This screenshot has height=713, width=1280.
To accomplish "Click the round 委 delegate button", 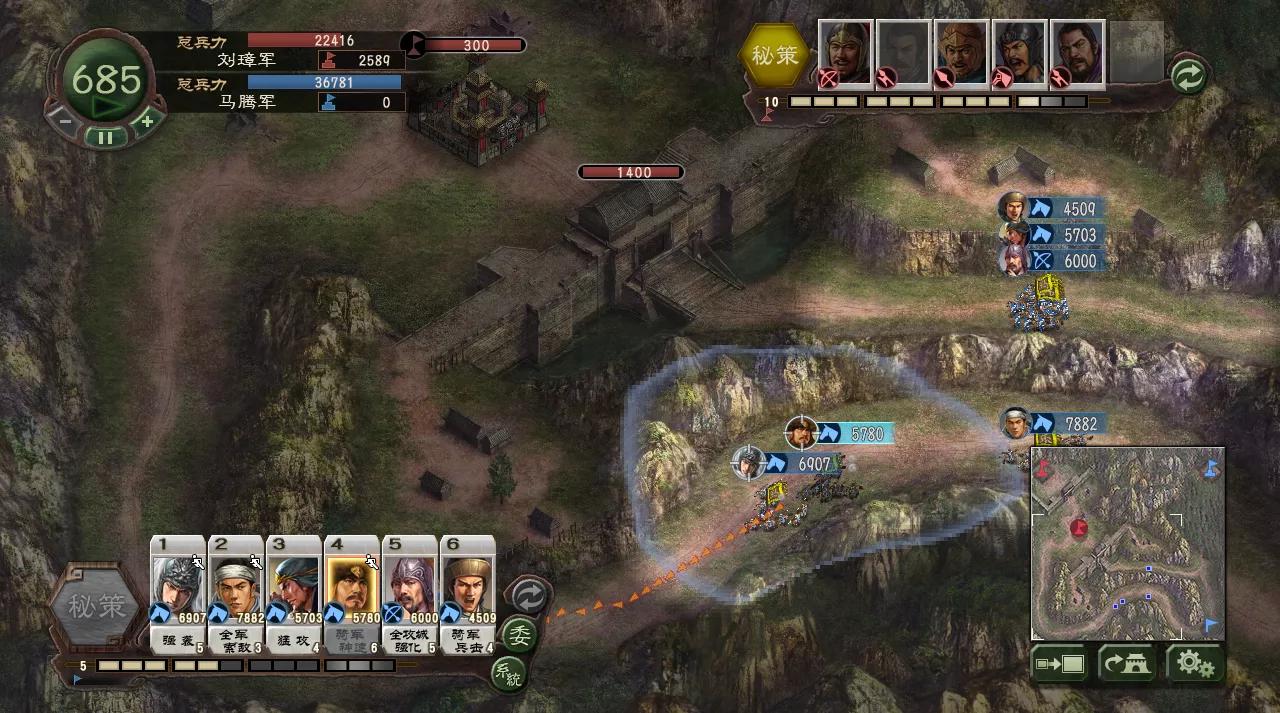I will pos(518,635).
